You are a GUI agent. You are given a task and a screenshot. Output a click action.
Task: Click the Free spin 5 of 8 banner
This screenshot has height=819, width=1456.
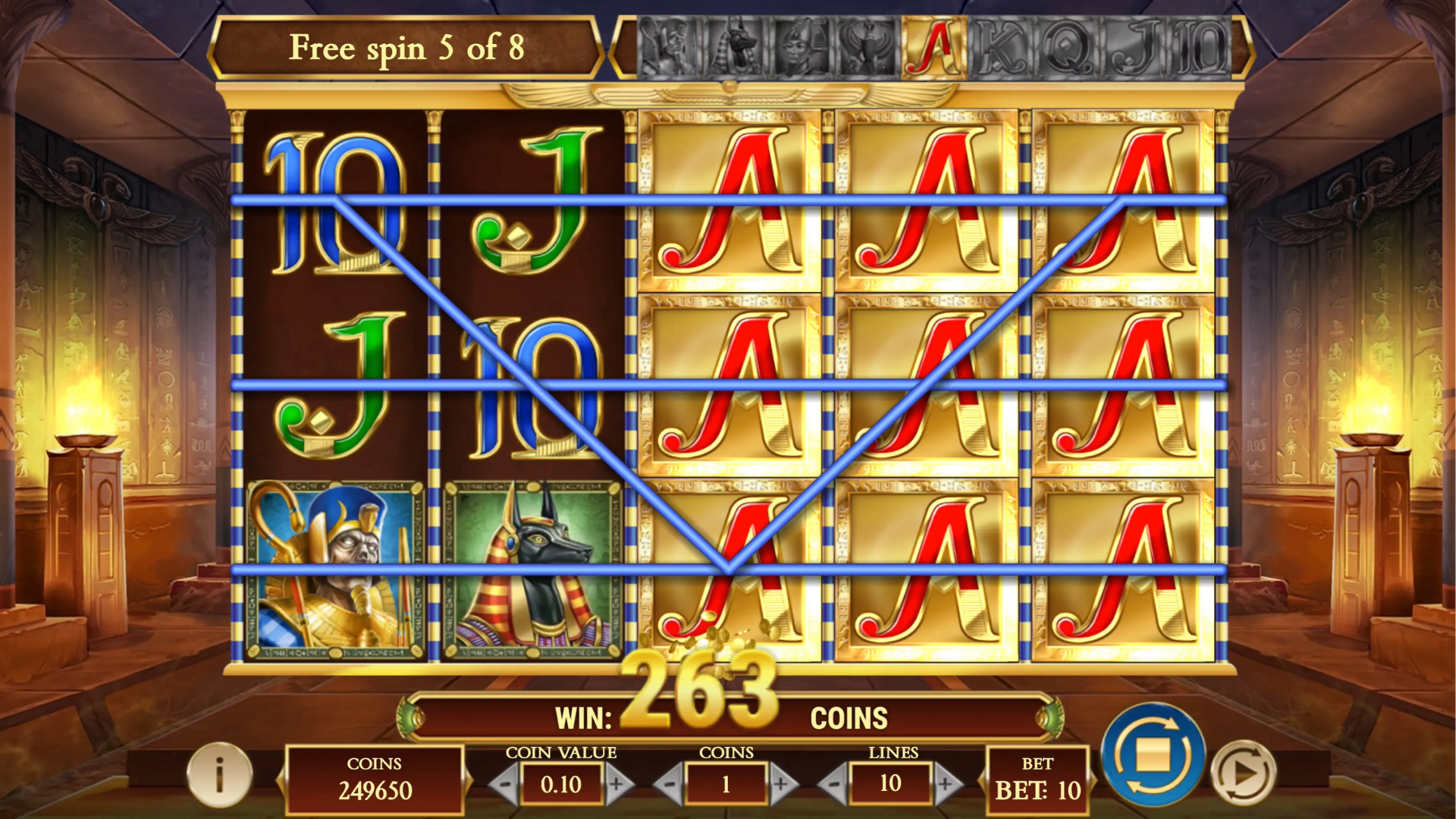click(x=407, y=48)
